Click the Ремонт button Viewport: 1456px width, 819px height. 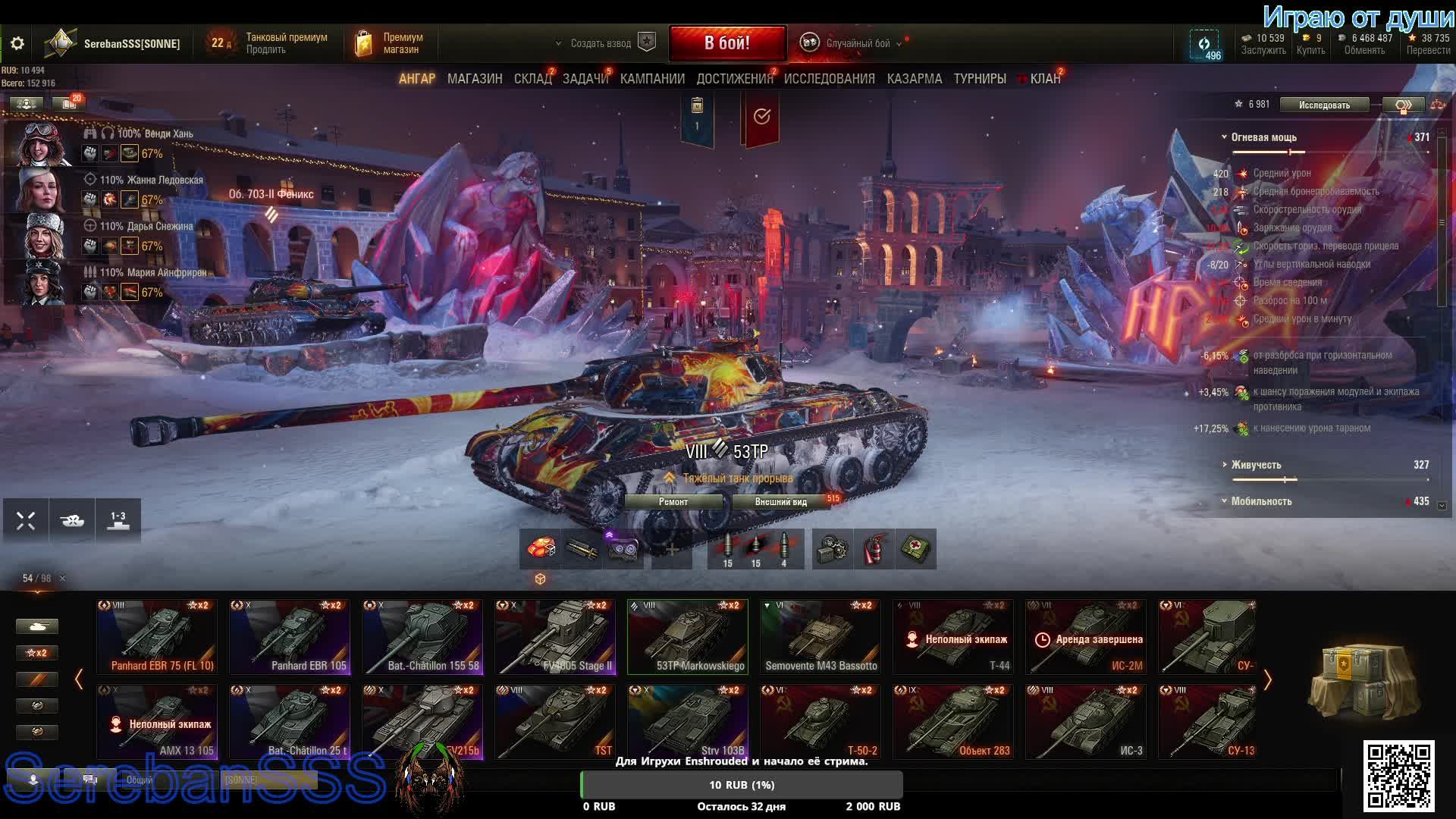673,502
